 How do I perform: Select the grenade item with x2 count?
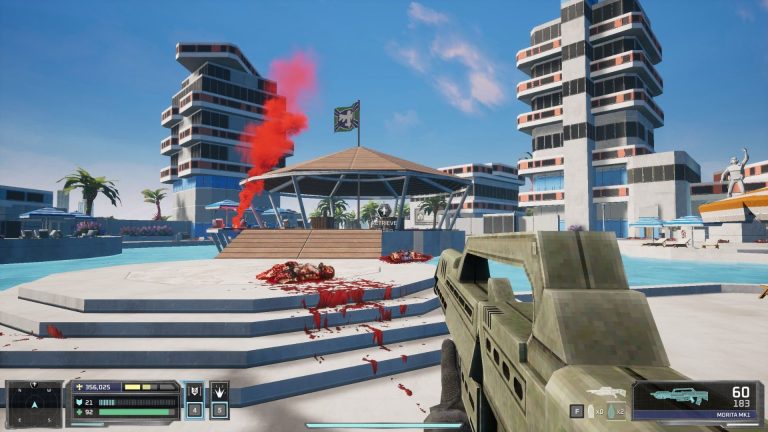point(615,411)
